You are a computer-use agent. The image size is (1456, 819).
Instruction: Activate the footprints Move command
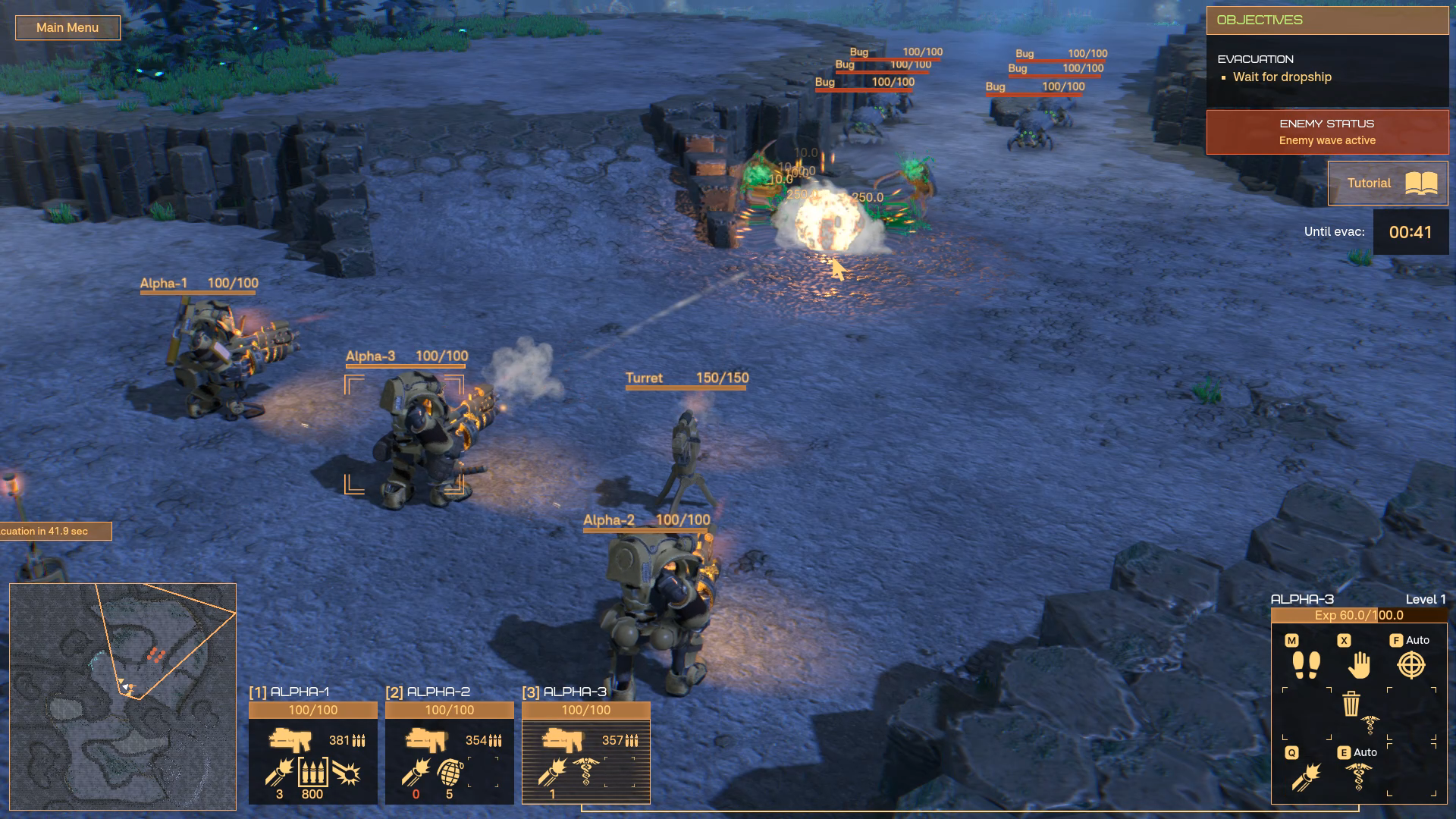[x=1306, y=665]
